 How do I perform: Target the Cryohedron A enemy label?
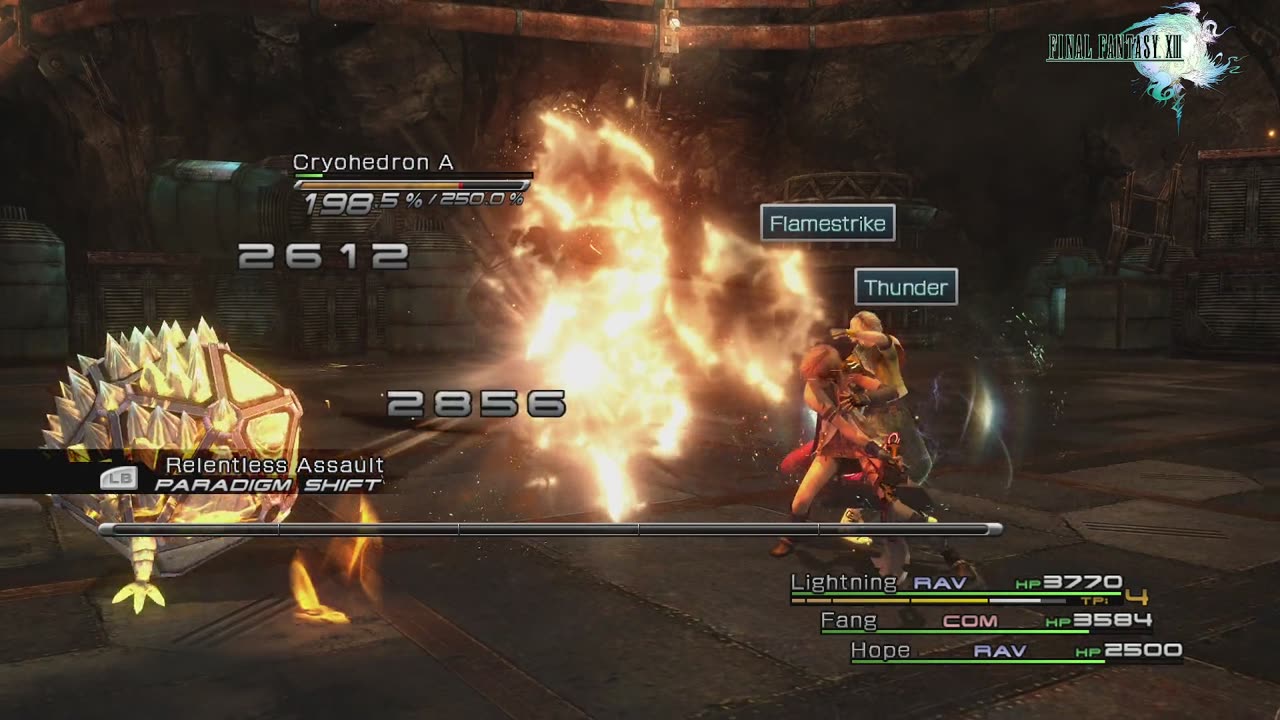click(x=373, y=163)
